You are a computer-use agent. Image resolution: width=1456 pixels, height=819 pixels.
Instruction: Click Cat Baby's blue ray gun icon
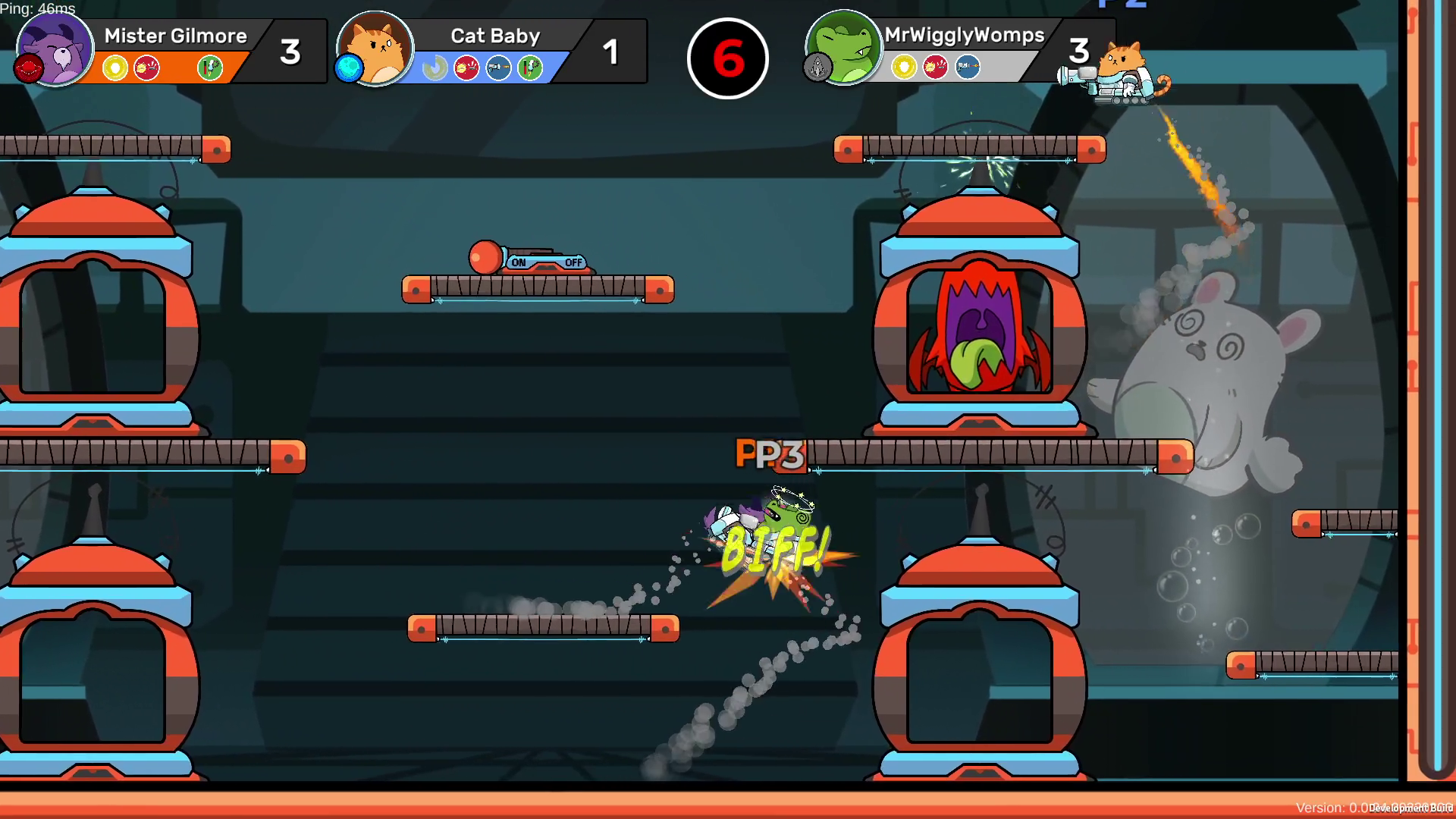(x=498, y=68)
